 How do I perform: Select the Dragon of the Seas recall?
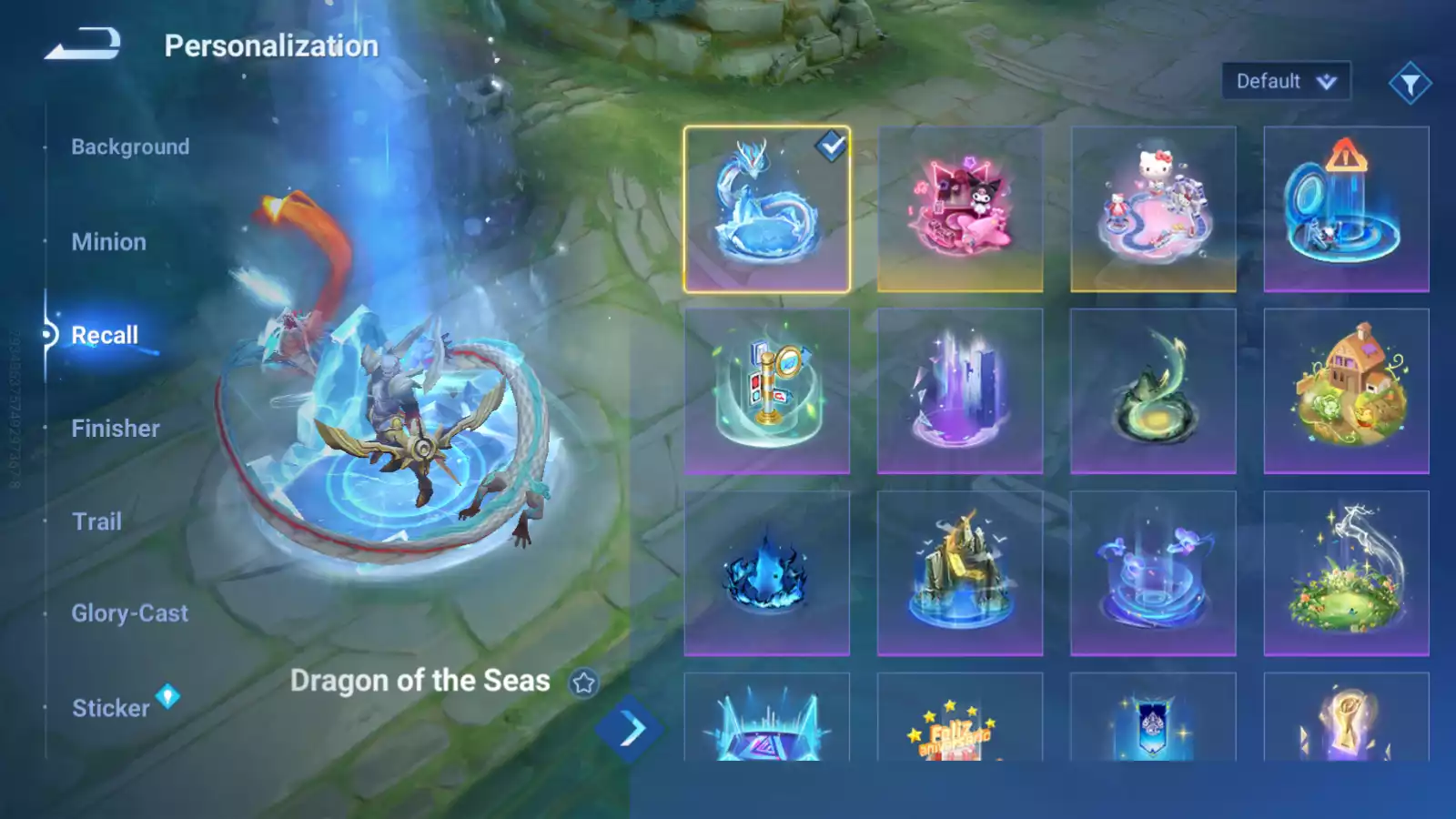pyautogui.click(x=766, y=209)
